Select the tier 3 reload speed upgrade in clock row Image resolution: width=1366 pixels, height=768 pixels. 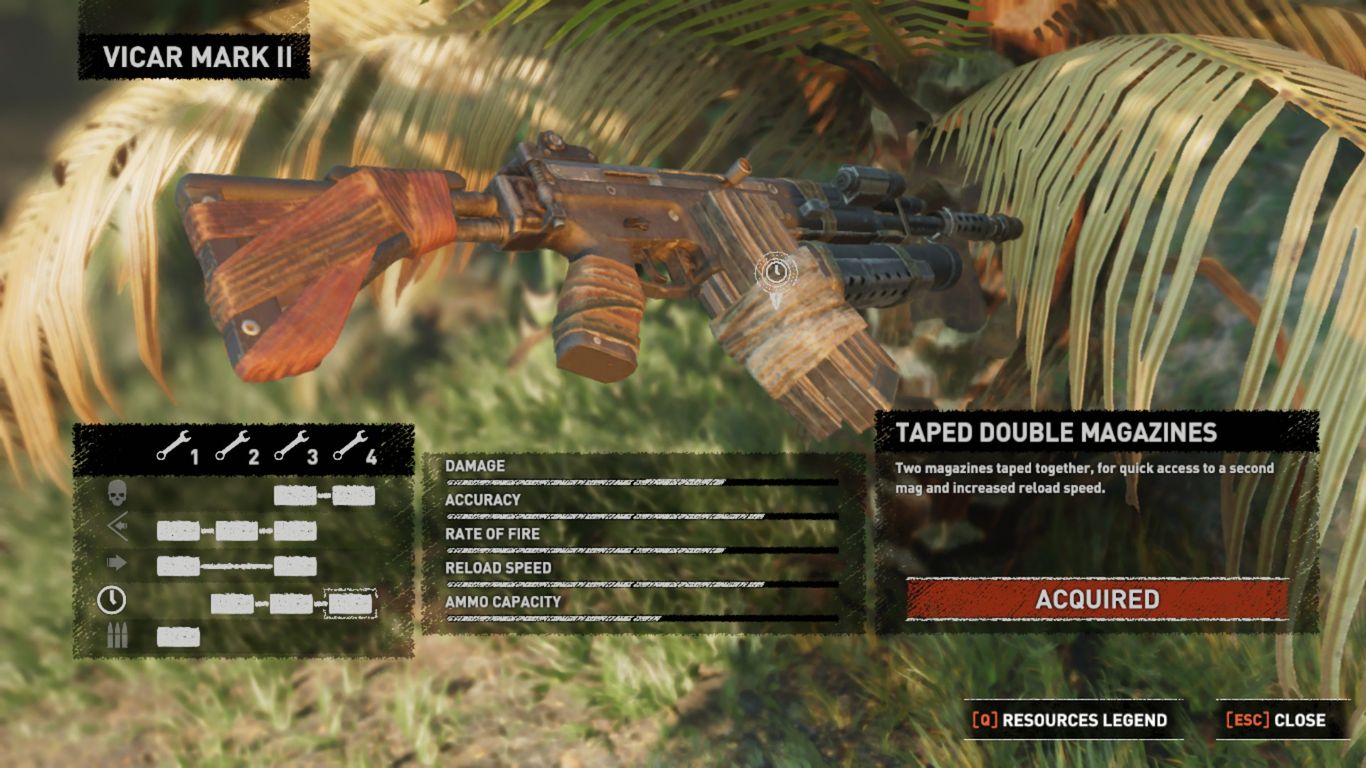[x=291, y=603]
